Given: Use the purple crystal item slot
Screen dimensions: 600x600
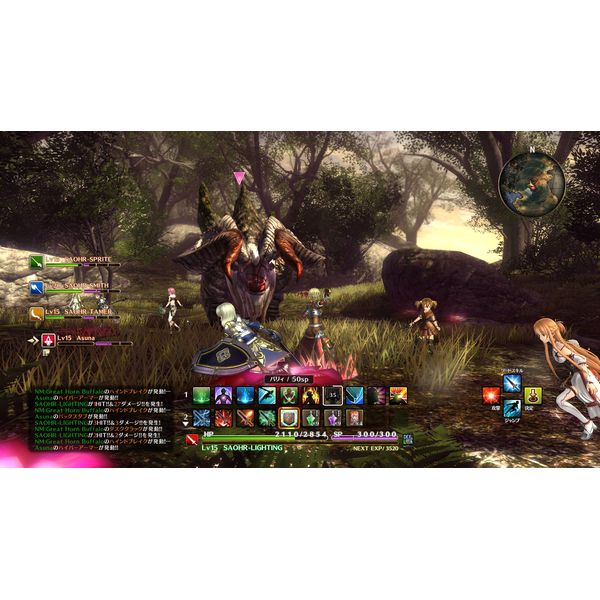Looking at the screenshot, I should pyautogui.click(x=332, y=417).
